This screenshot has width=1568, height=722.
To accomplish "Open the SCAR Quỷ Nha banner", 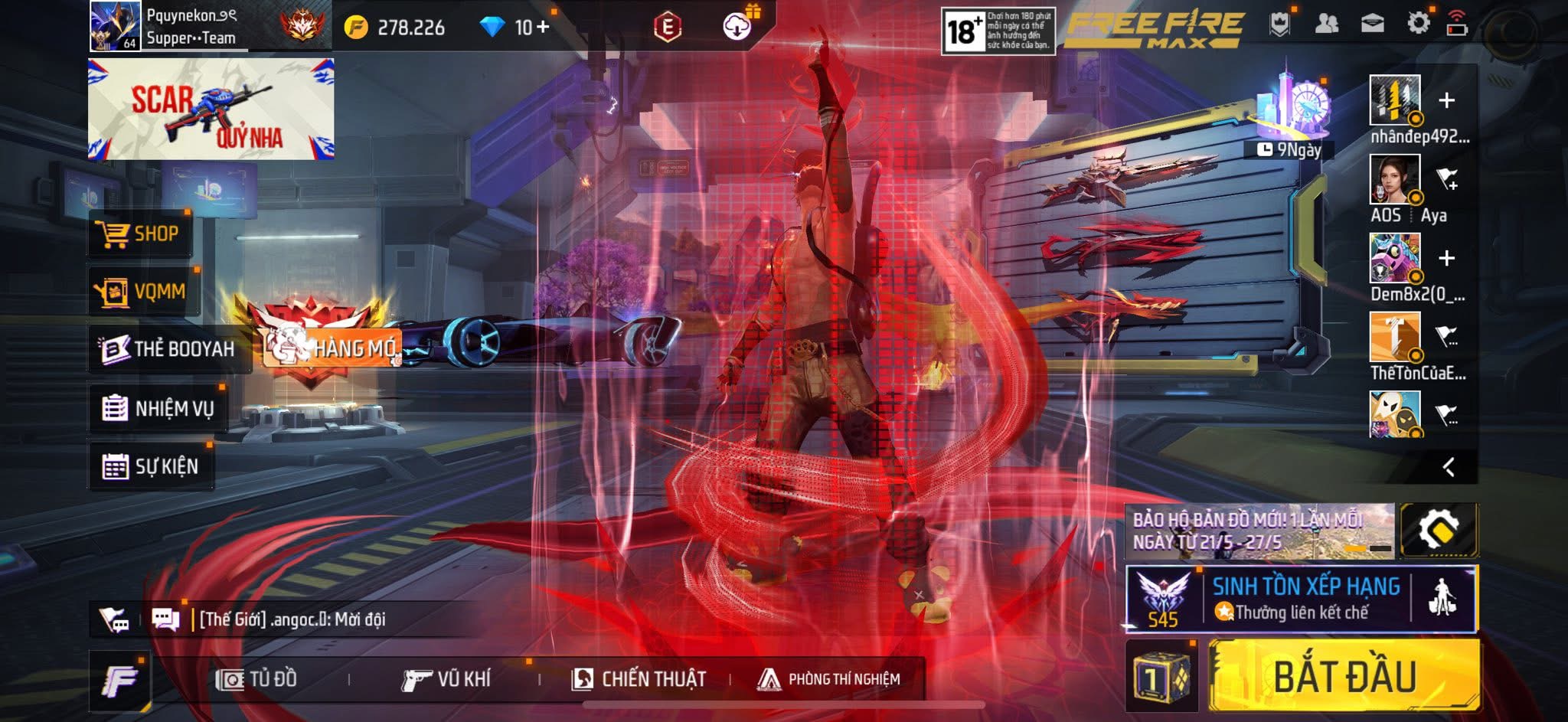I will point(211,109).
